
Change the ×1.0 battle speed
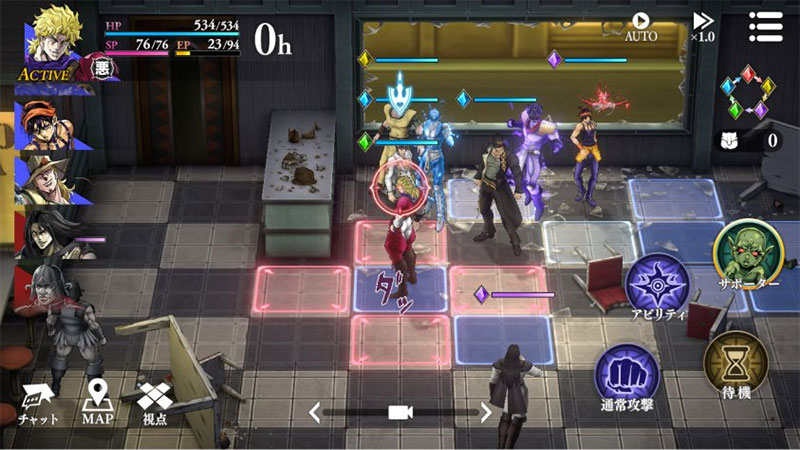[703, 26]
